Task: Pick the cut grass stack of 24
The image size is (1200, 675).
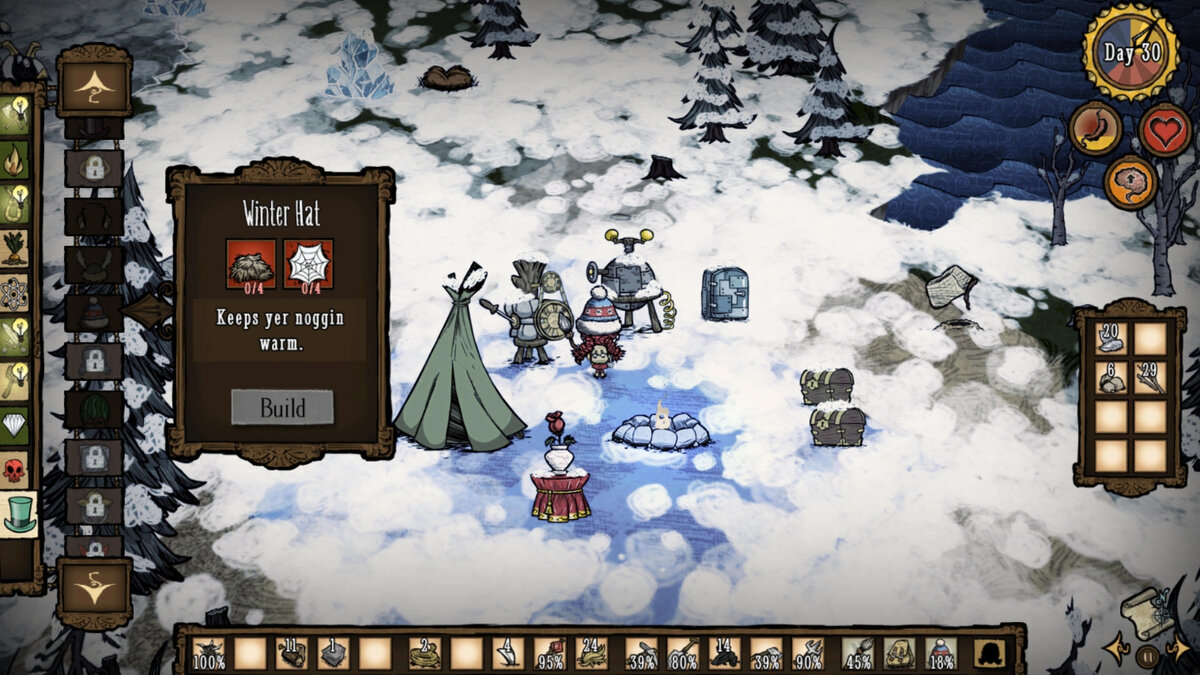Action: 591,654
